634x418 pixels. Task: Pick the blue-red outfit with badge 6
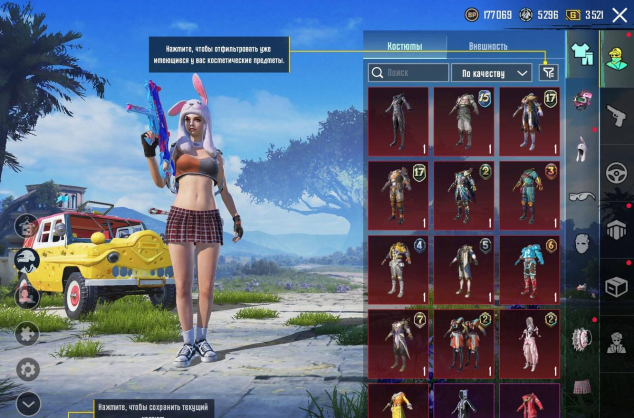coord(529,269)
